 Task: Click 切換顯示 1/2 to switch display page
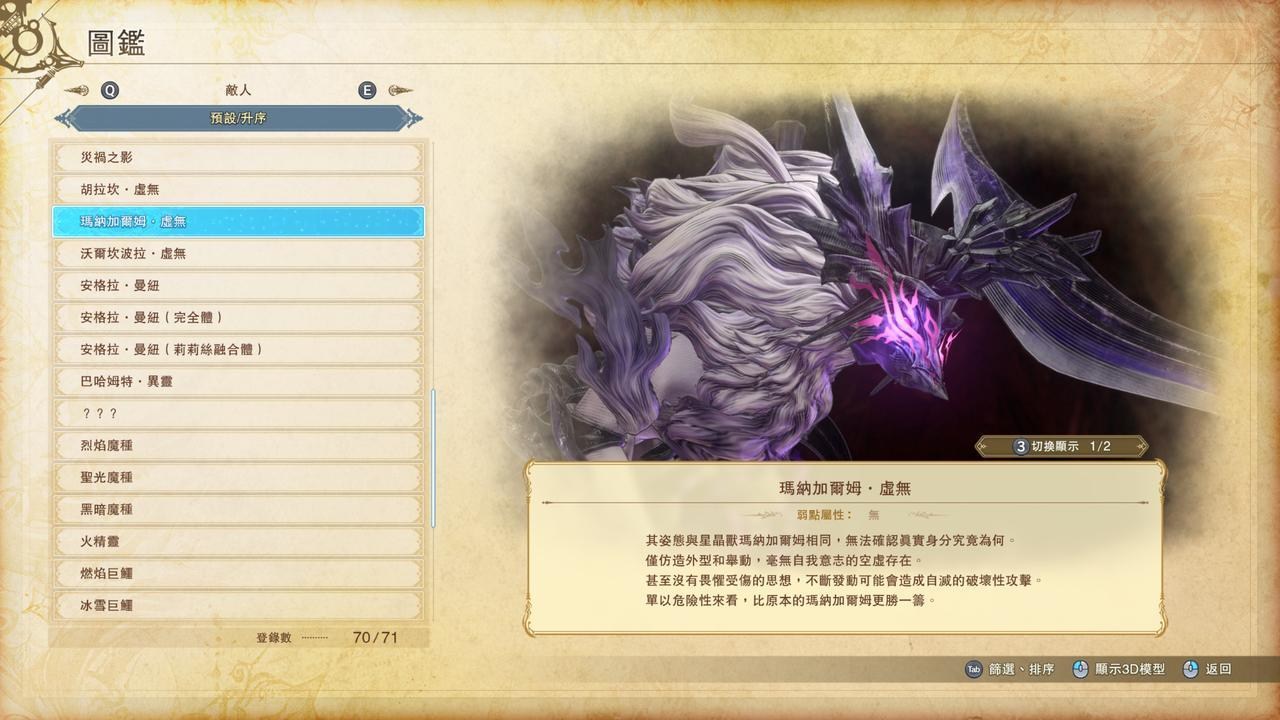pyautogui.click(x=1060, y=447)
